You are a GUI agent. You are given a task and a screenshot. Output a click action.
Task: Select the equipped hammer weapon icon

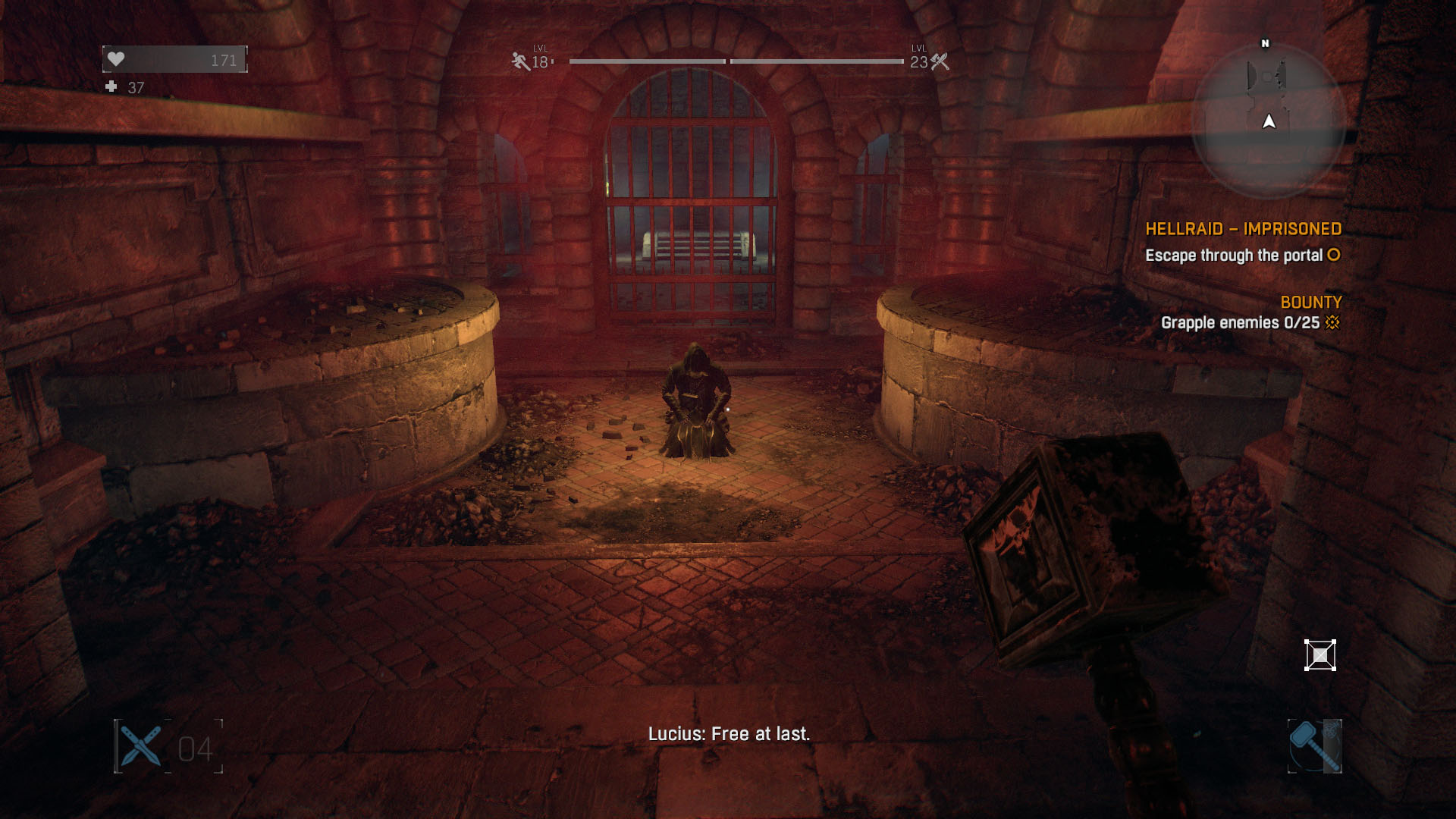(1314, 746)
